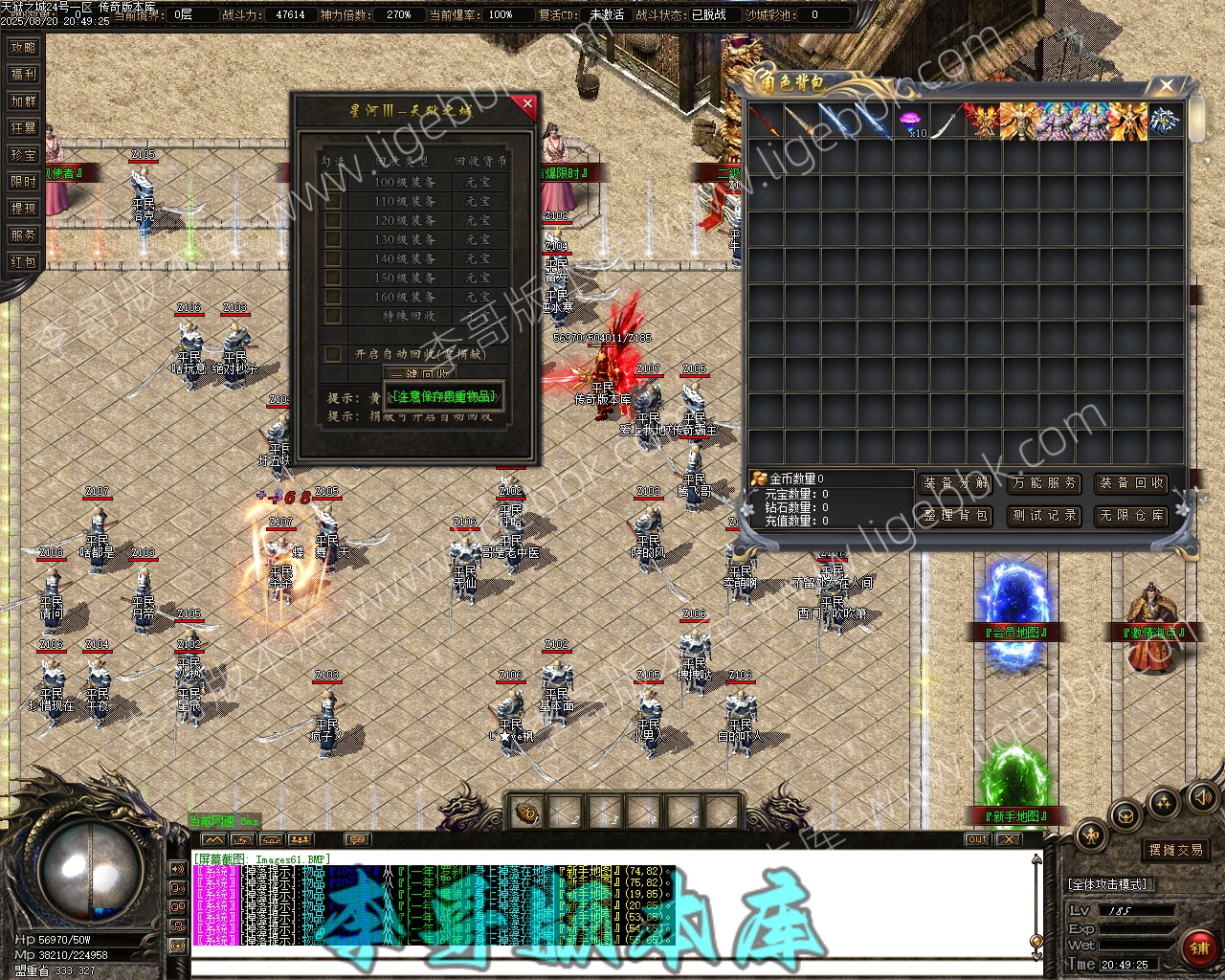Open the 福利 side menu entry
The image size is (1225, 980).
click(x=23, y=74)
